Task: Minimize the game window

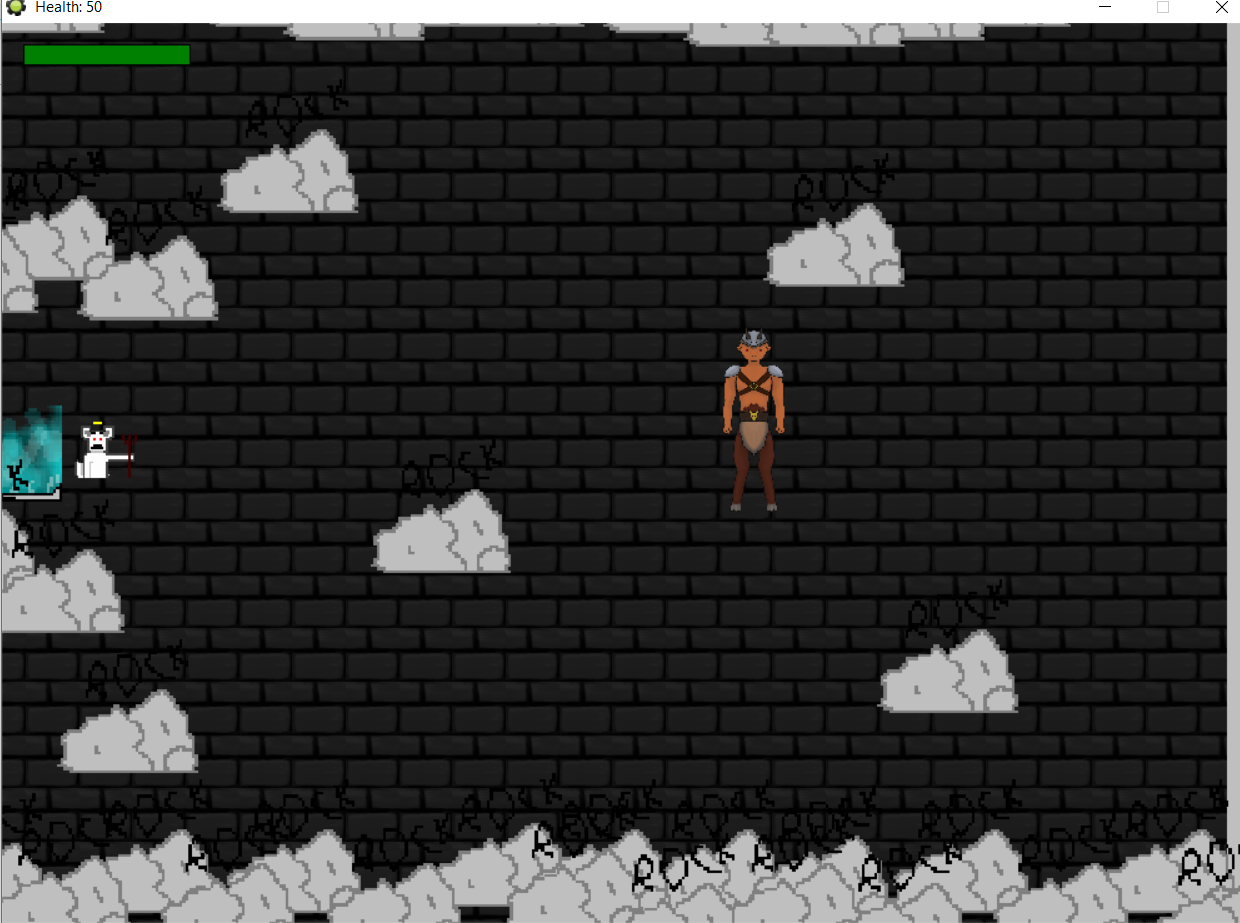Action: pyautogui.click(x=1106, y=8)
